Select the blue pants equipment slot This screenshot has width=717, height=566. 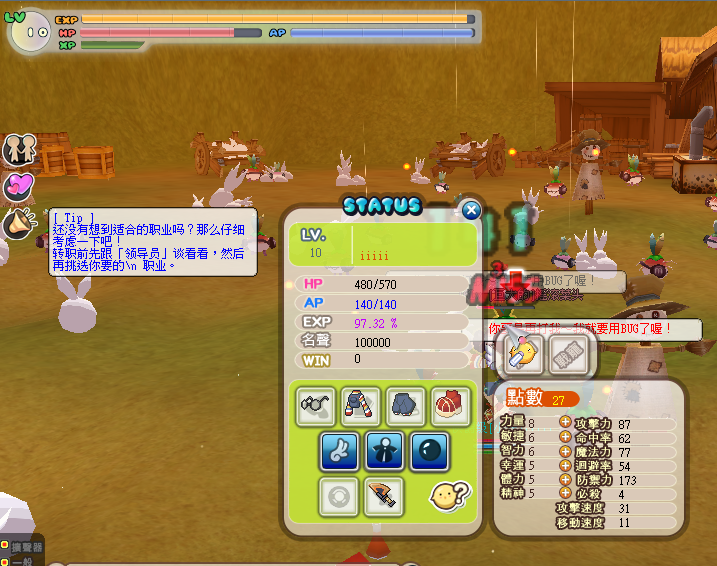[x=406, y=405]
